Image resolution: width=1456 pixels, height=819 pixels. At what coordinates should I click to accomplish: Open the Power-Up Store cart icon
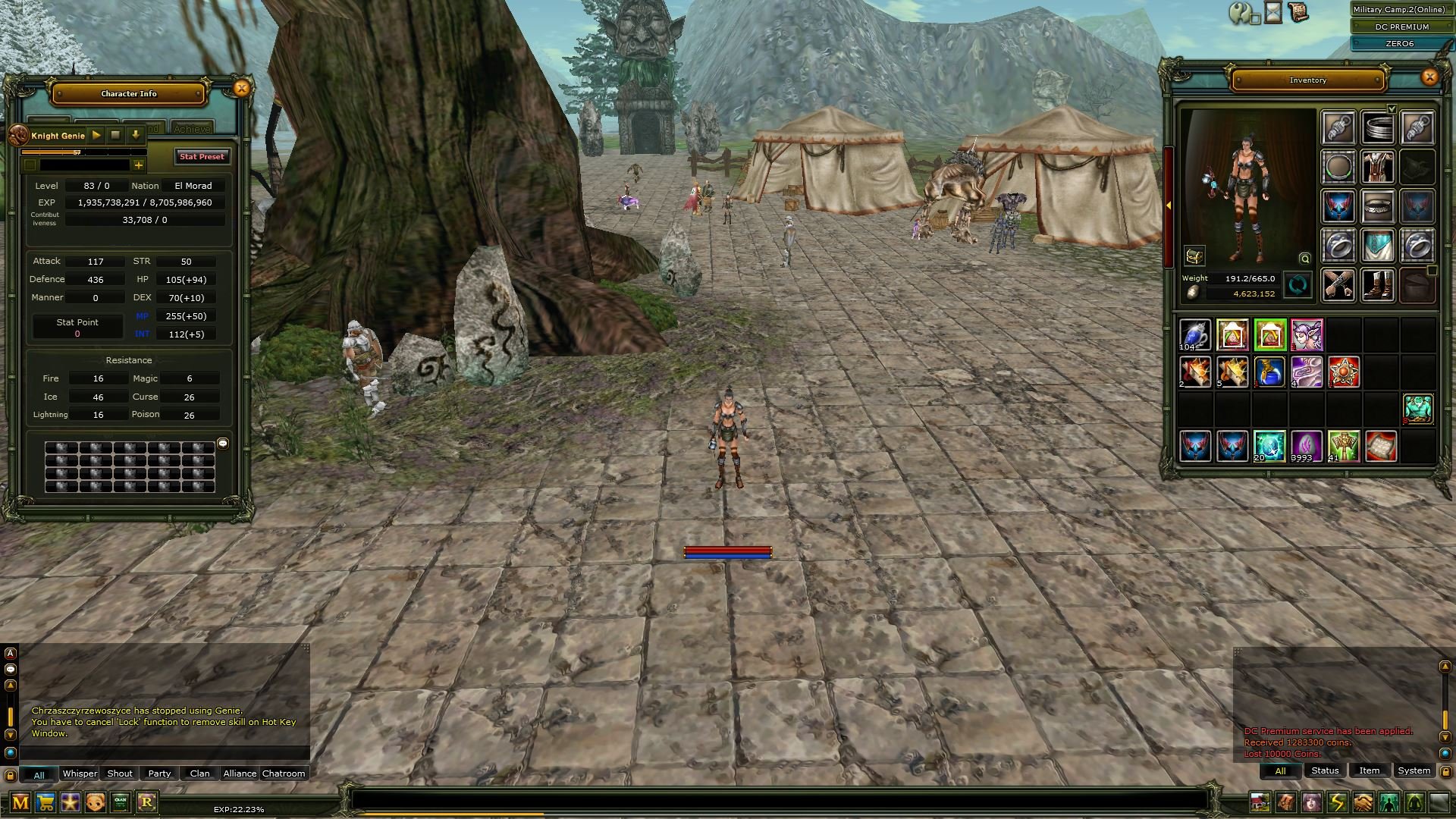click(47, 802)
